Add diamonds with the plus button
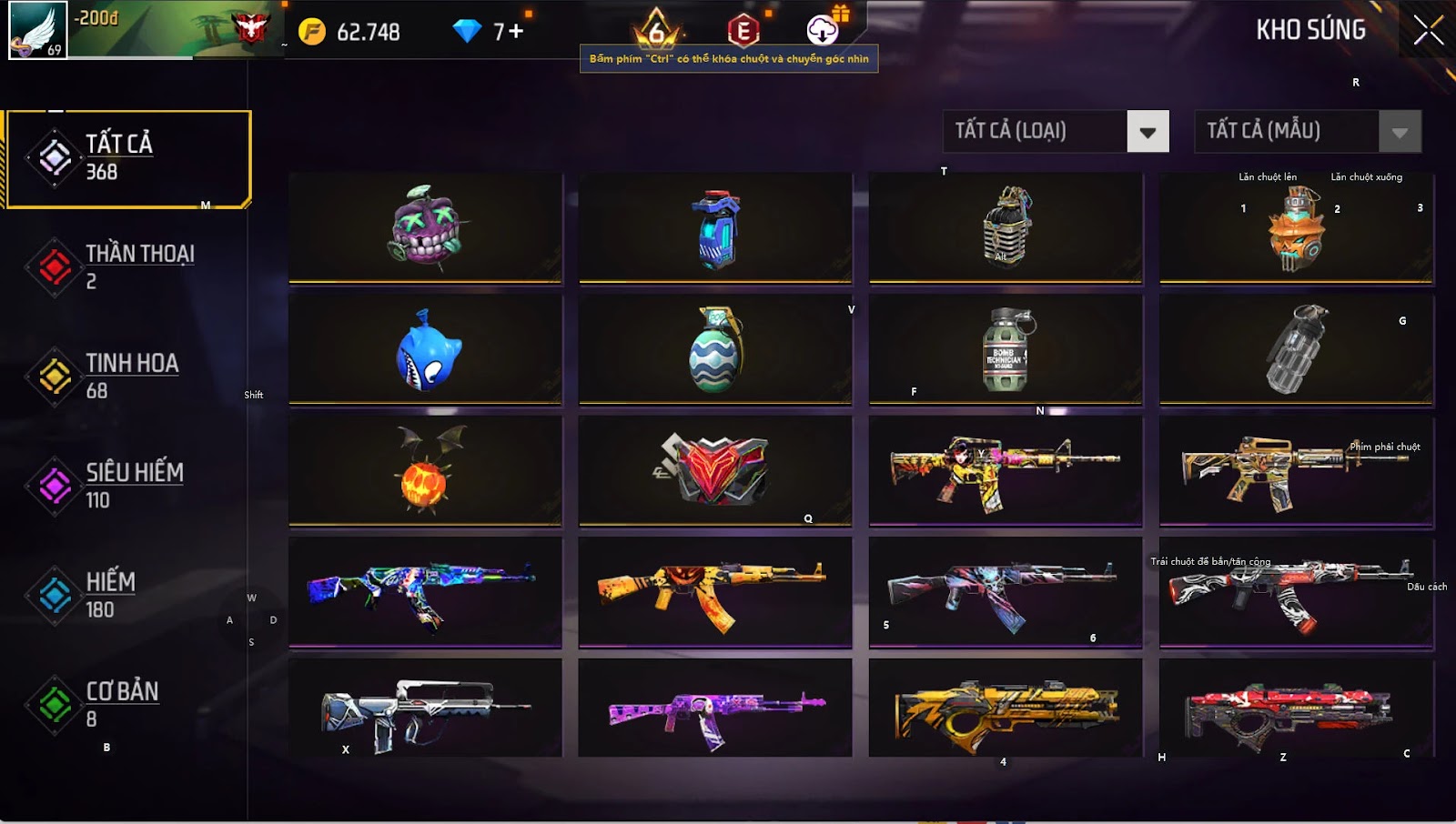This screenshot has width=1456, height=824. [x=516, y=32]
